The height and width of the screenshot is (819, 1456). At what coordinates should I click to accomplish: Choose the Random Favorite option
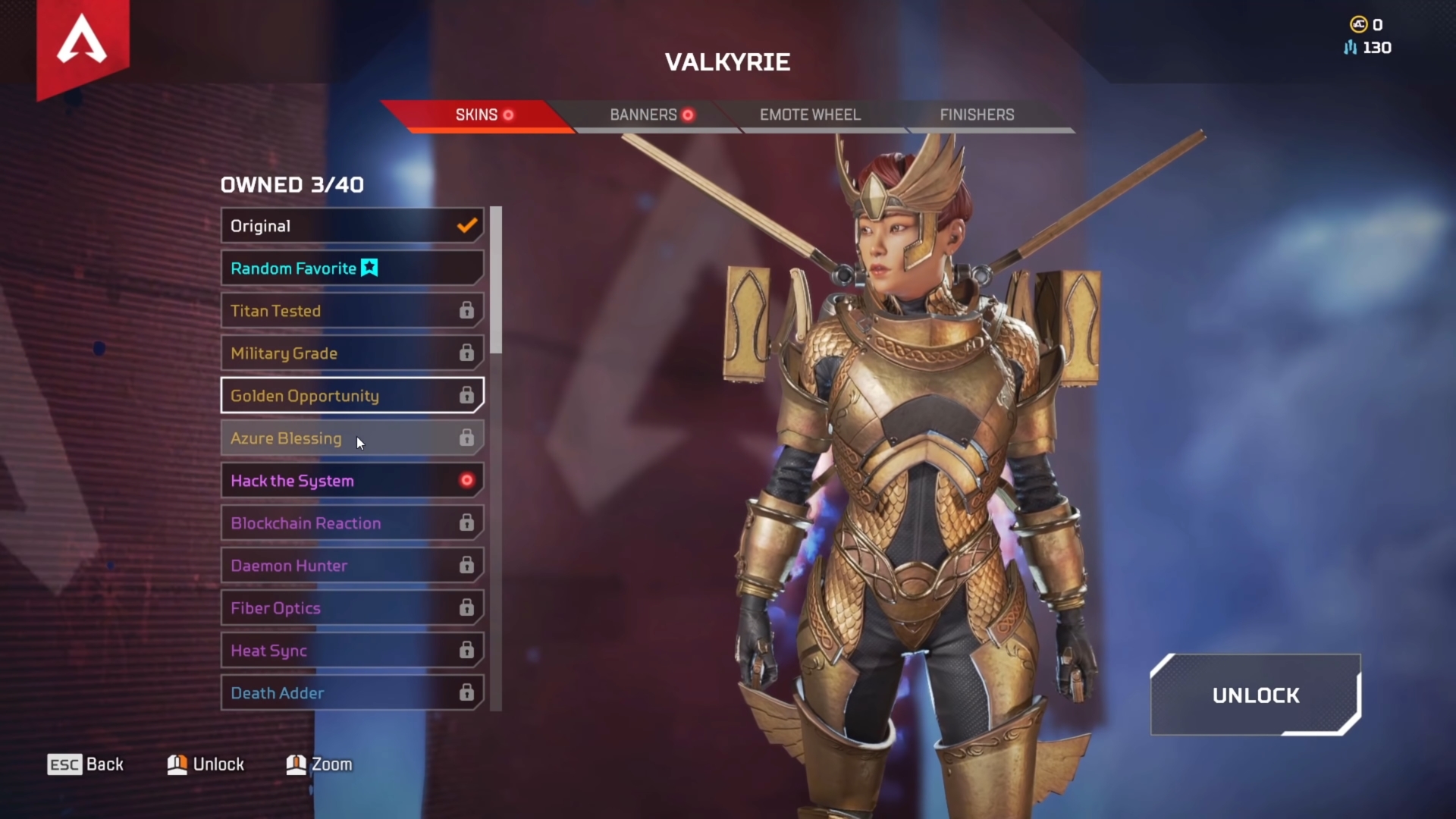[x=352, y=268]
